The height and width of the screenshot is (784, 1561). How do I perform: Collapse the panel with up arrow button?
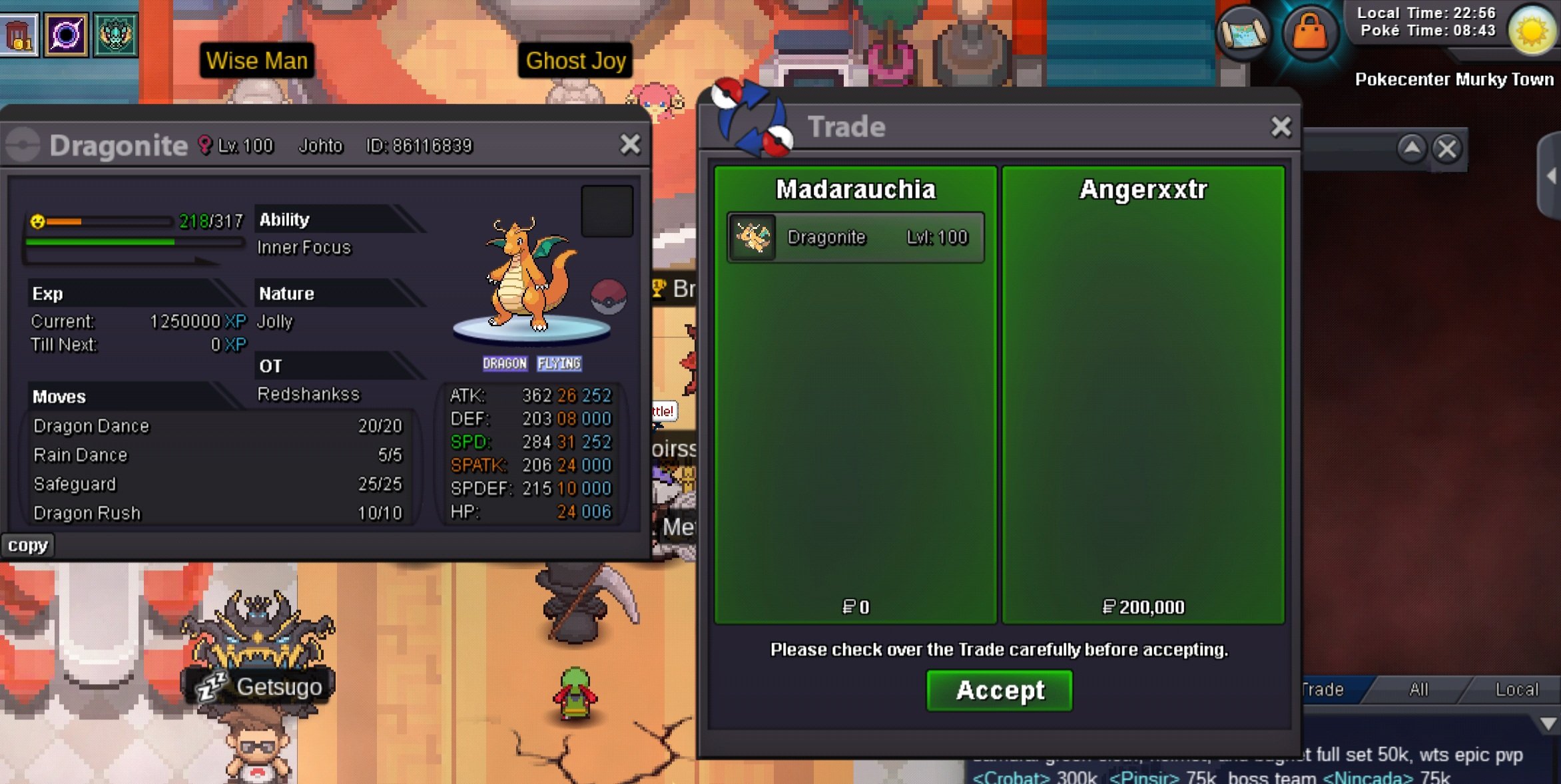1411,148
